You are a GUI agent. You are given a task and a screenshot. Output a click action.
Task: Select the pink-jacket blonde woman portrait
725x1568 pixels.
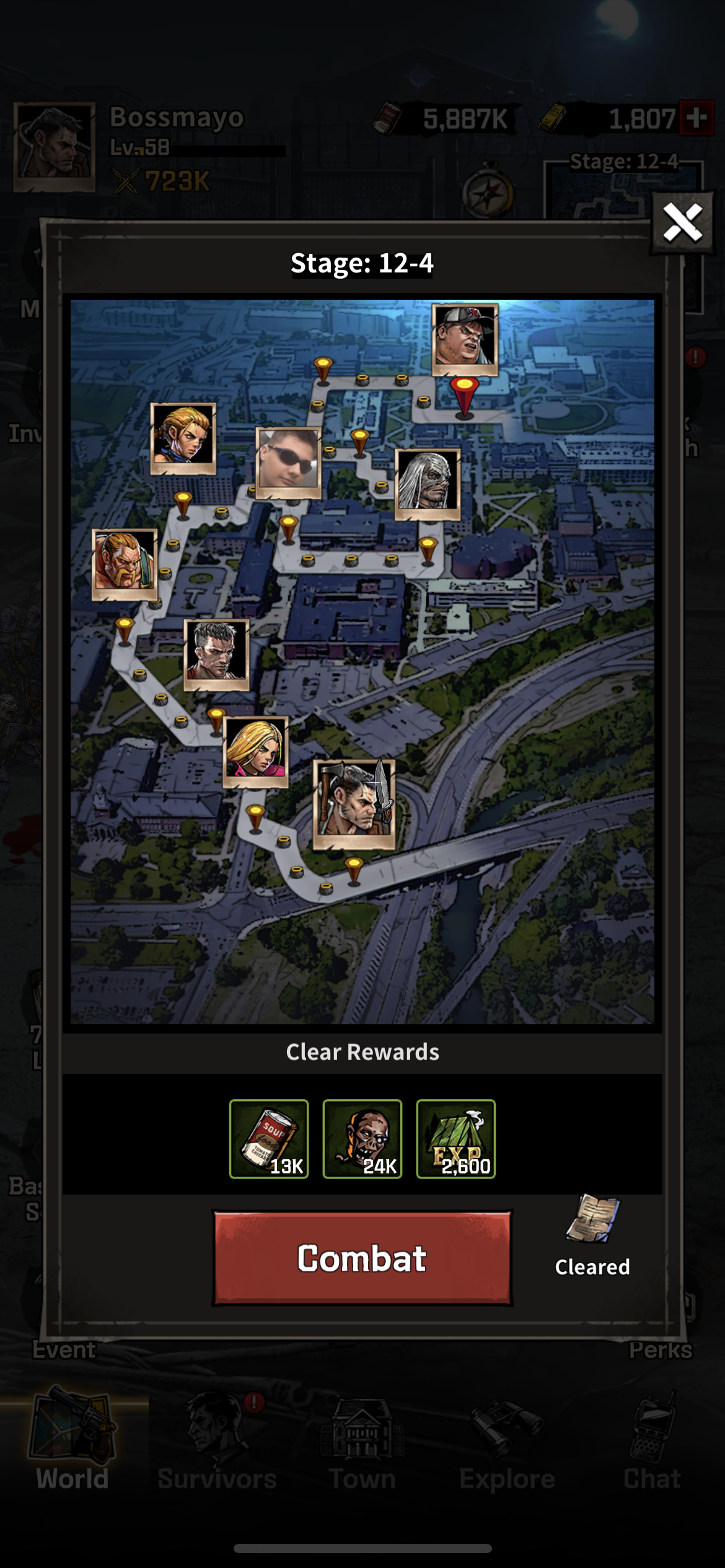(255, 751)
